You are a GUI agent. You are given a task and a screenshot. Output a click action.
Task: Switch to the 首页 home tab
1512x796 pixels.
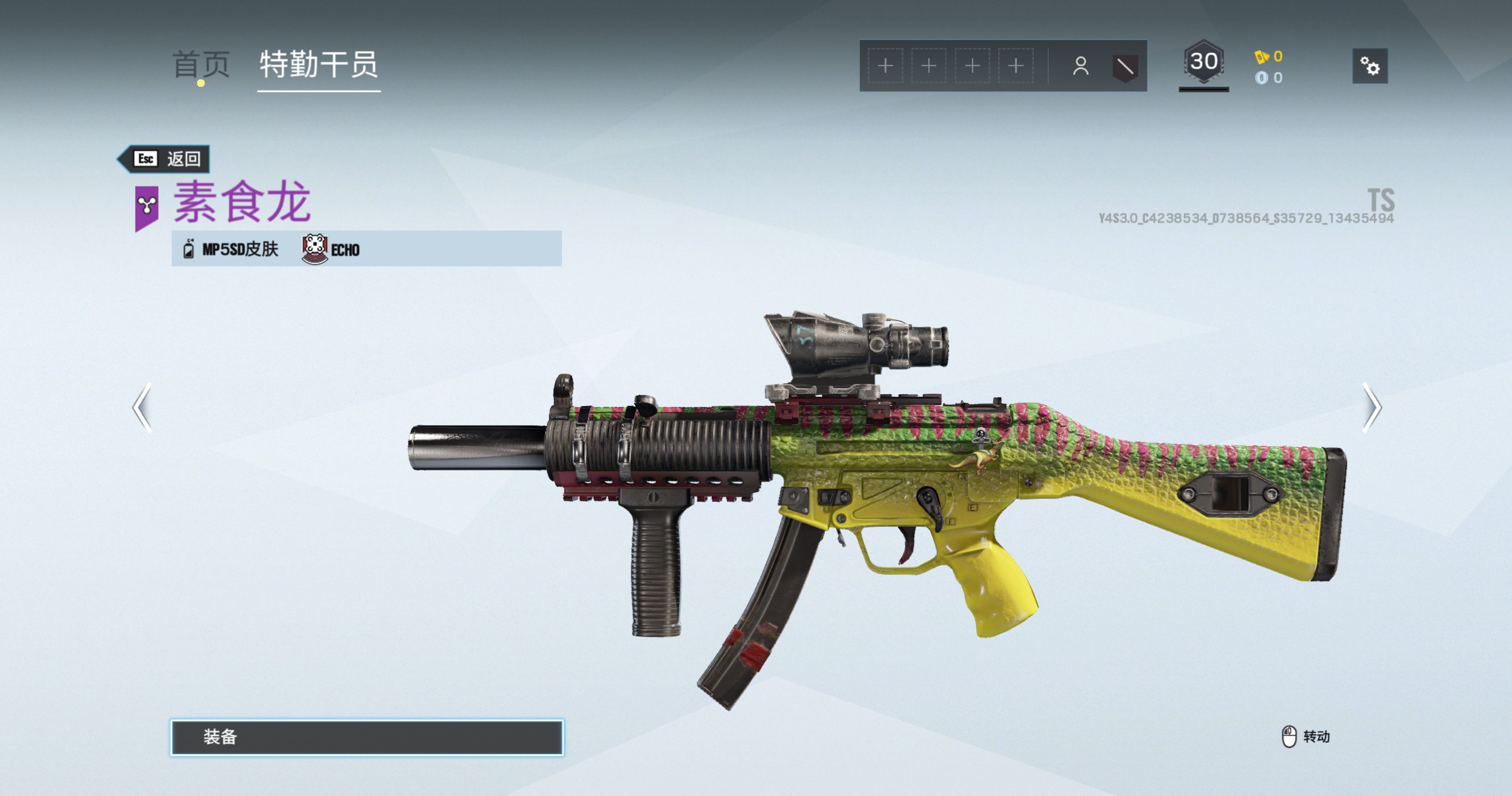(x=201, y=64)
